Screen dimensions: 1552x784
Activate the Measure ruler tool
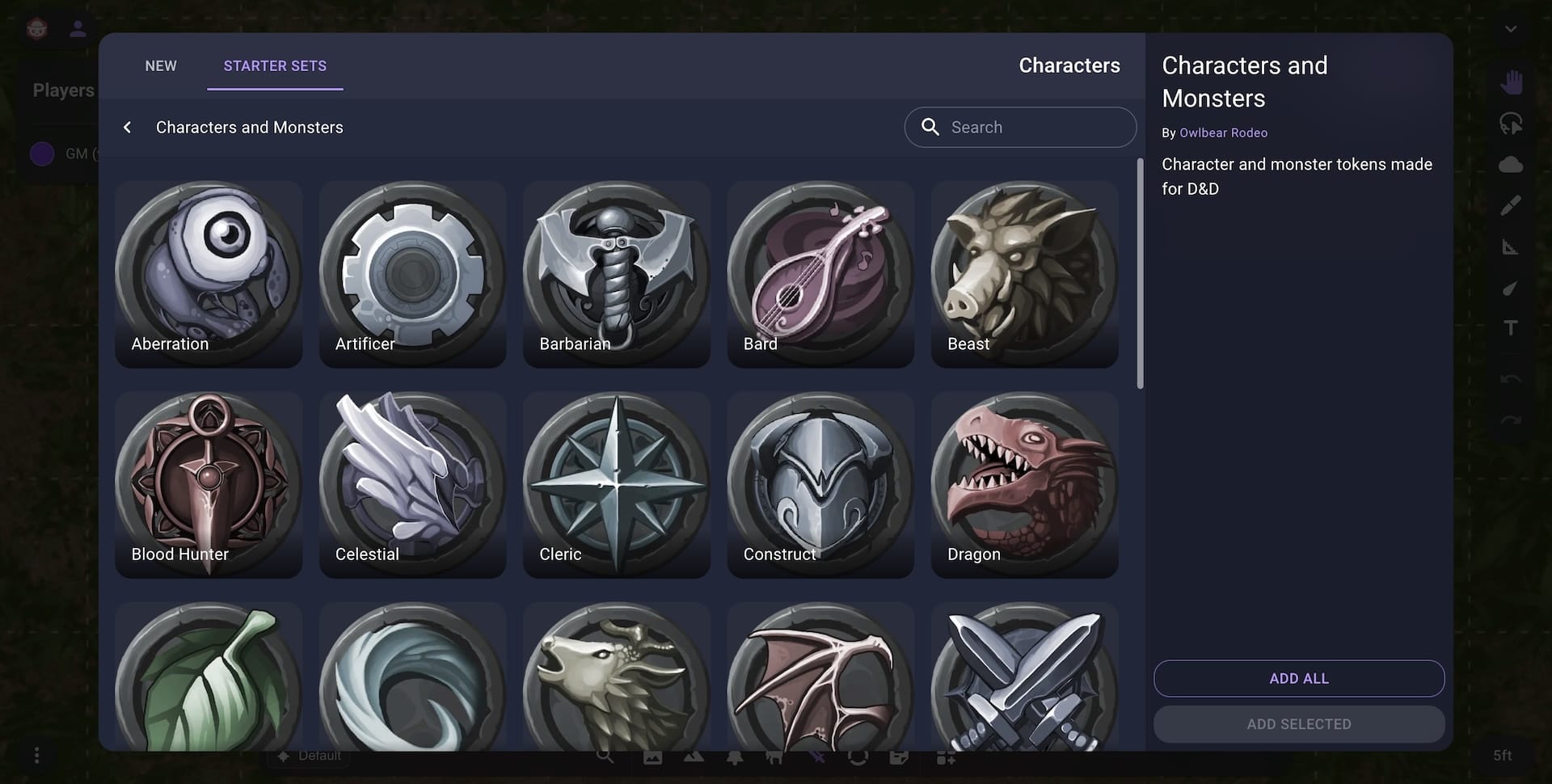pyautogui.click(x=1512, y=247)
